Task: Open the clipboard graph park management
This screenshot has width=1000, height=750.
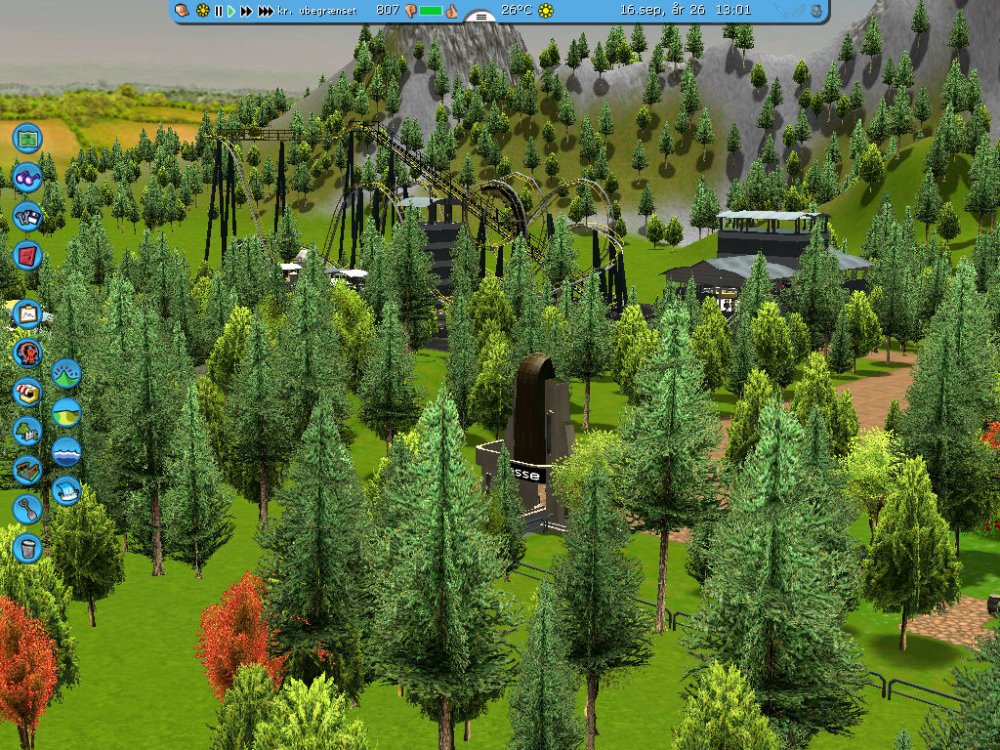Action: coord(27,314)
